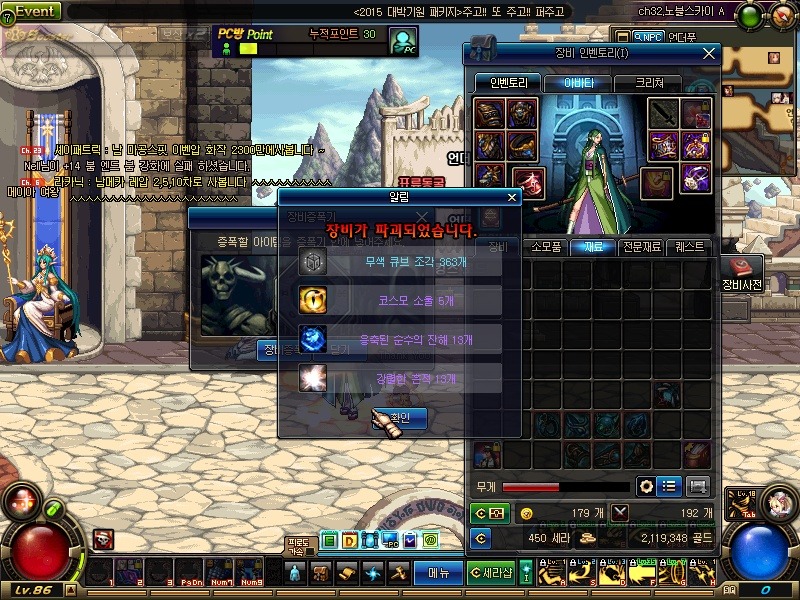This screenshot has width=800, height=600.
Task: Open the 메뉴 button
Action: 439,572
